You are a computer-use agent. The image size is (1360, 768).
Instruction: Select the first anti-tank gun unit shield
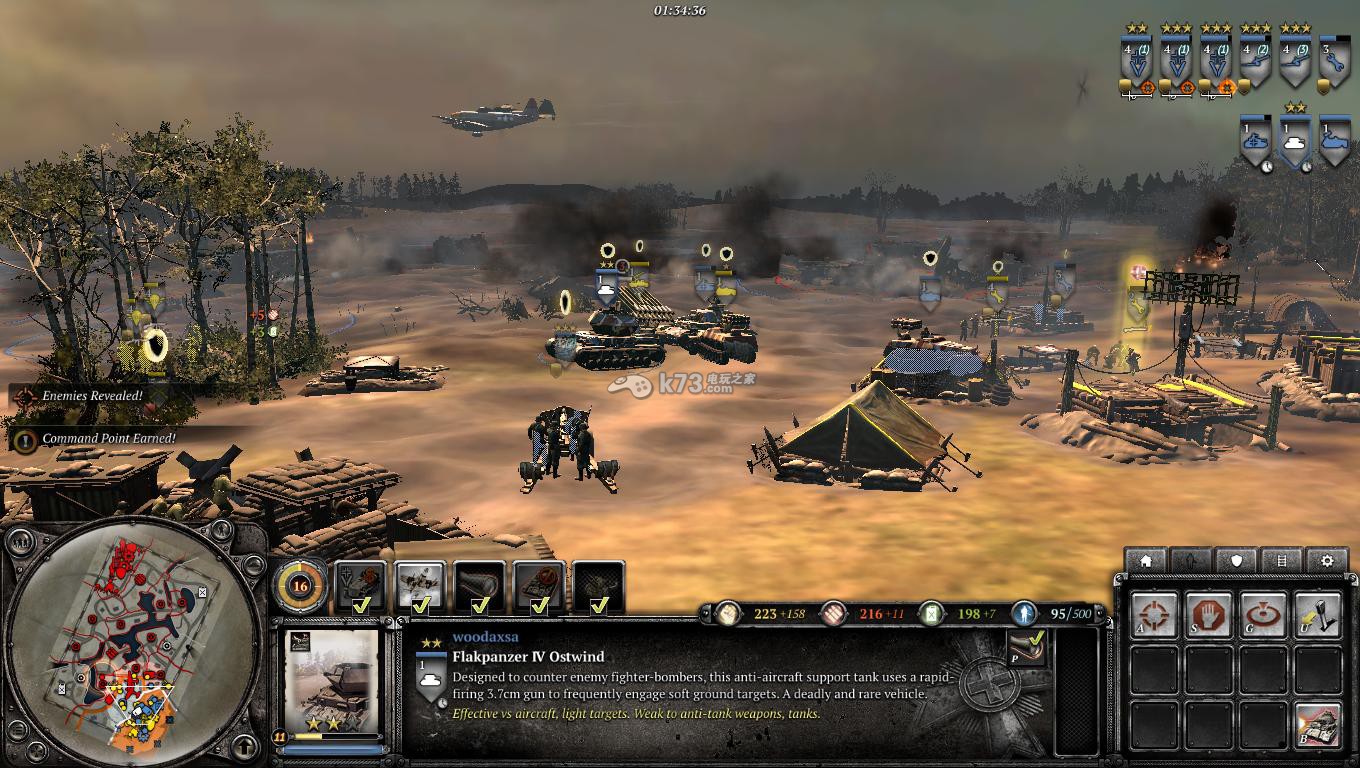point(1255,62)
